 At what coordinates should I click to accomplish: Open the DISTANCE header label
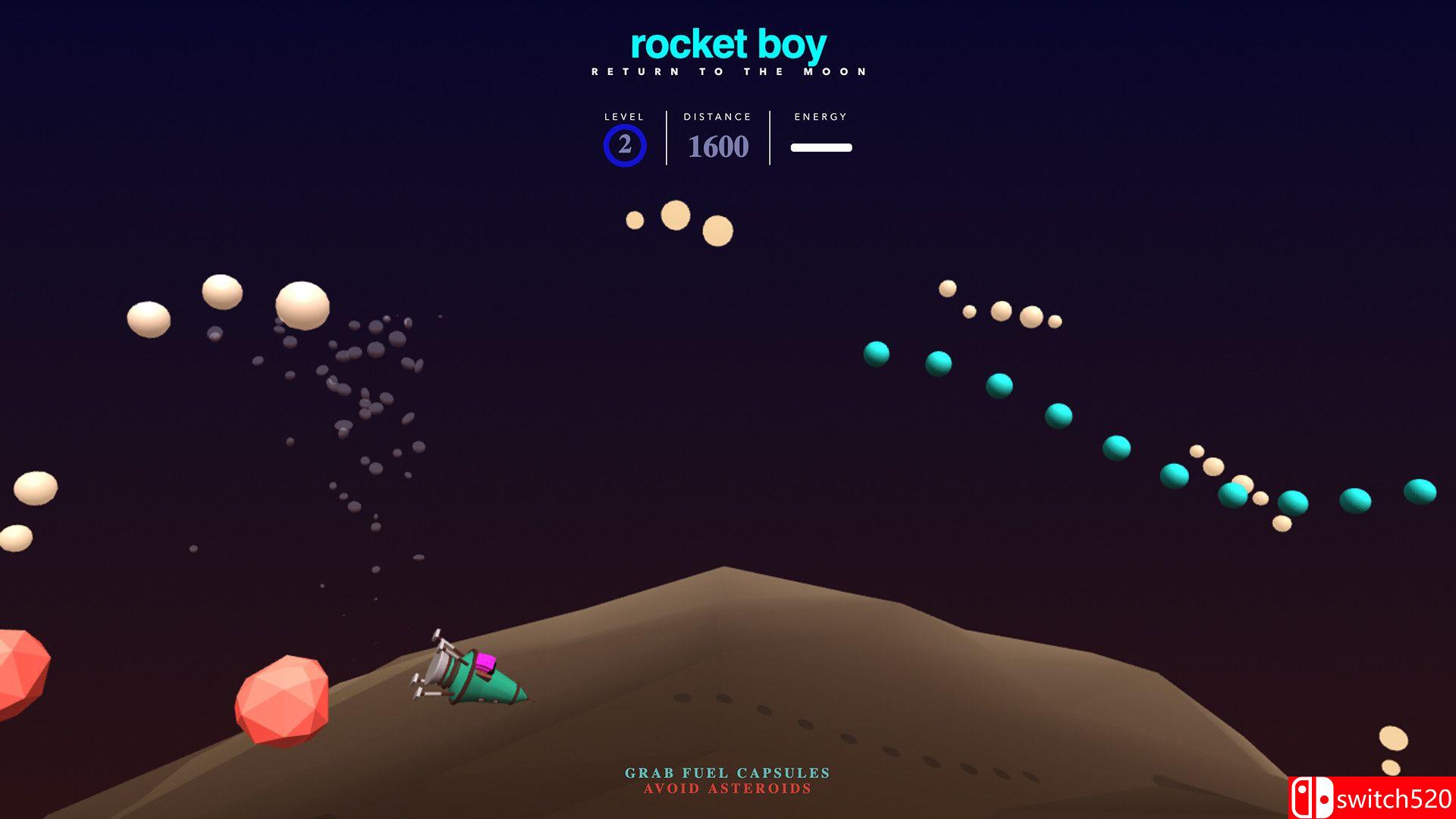pyautogui.click(x=717, y=117)
